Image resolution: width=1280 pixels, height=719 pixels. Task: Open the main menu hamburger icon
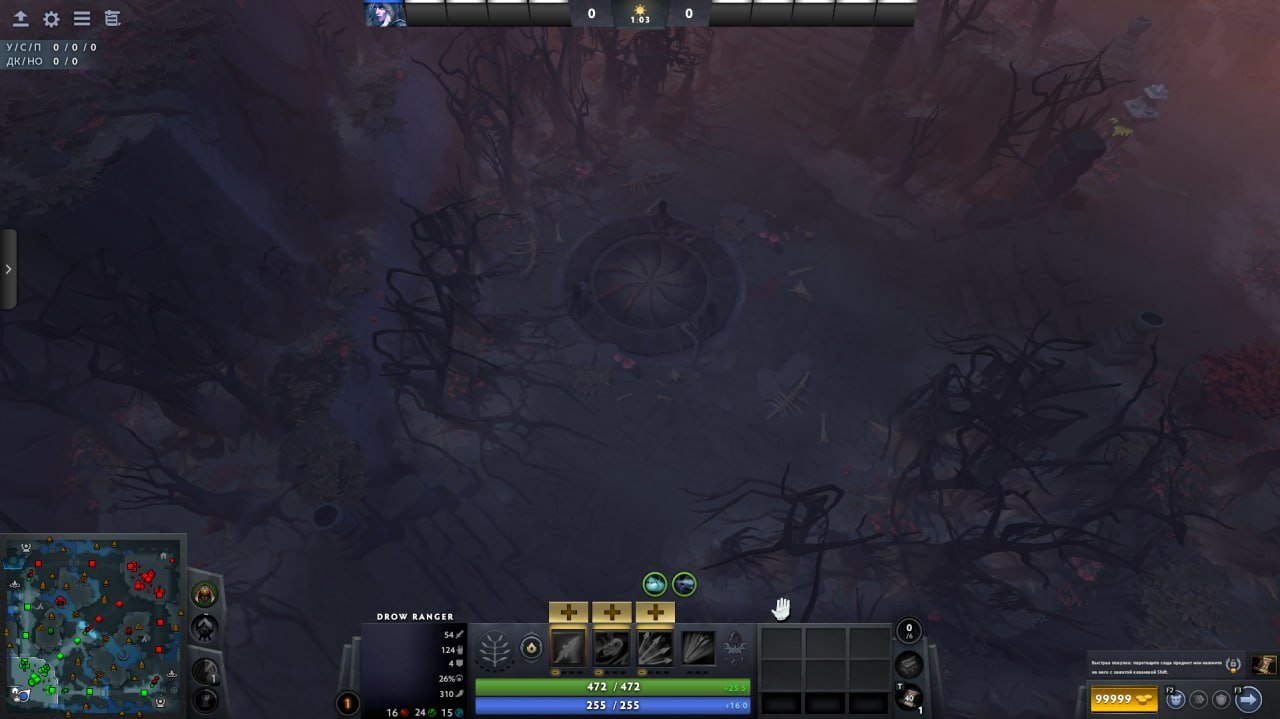coord(82,19)
